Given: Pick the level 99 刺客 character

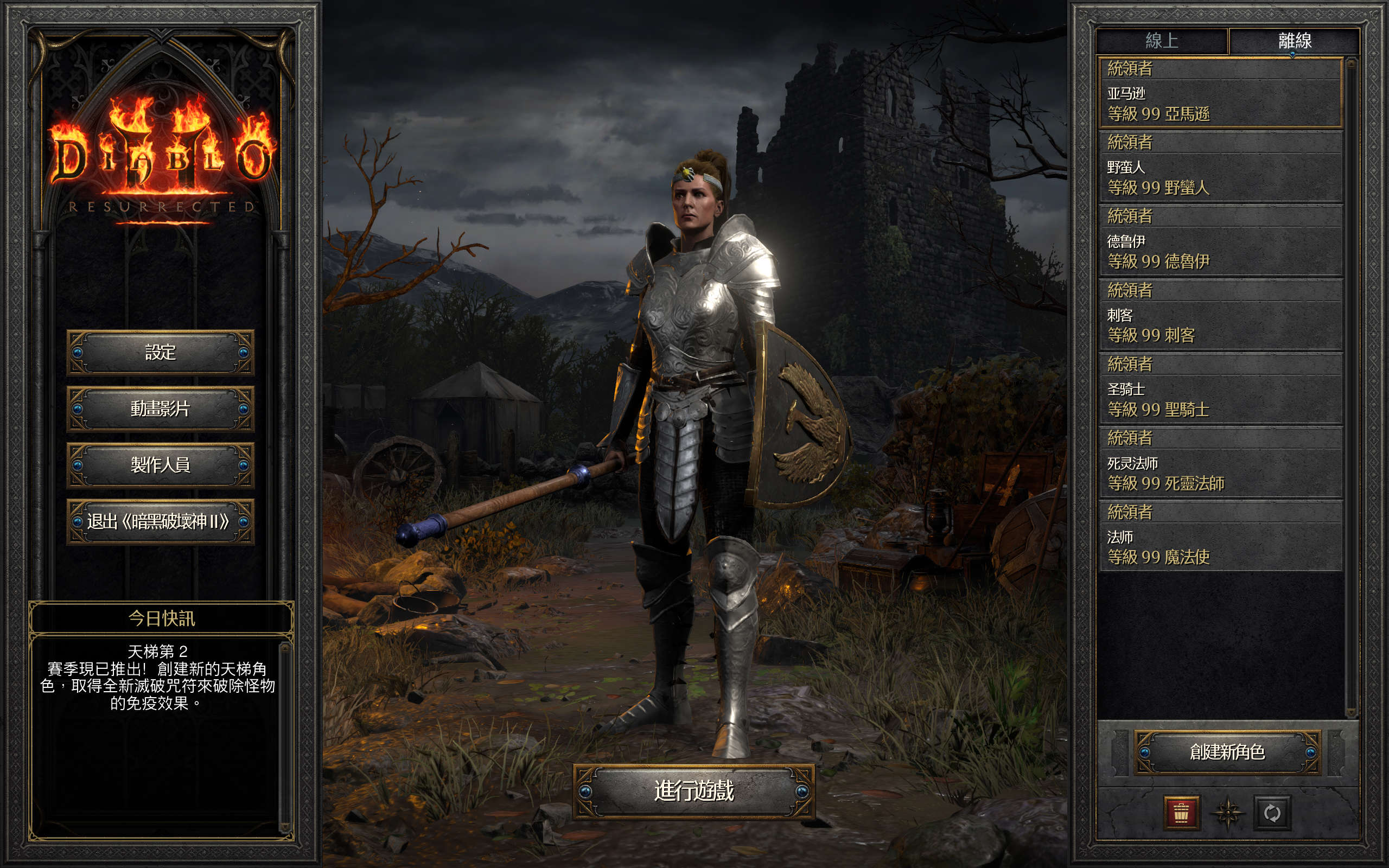Looking at the screenshot, I should 1220,315.
